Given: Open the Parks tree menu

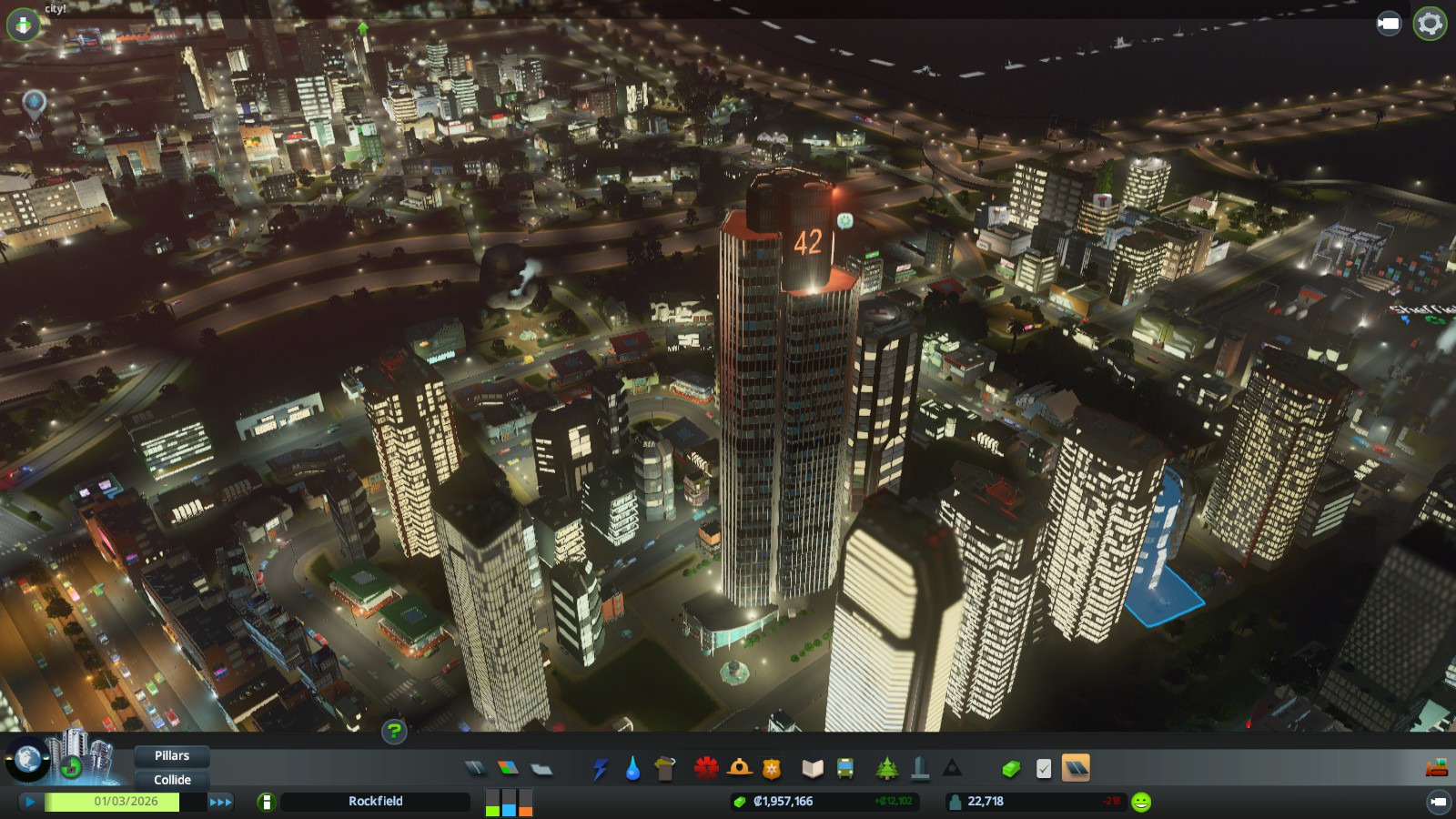Looking at the screenshot, I should 886,769.
